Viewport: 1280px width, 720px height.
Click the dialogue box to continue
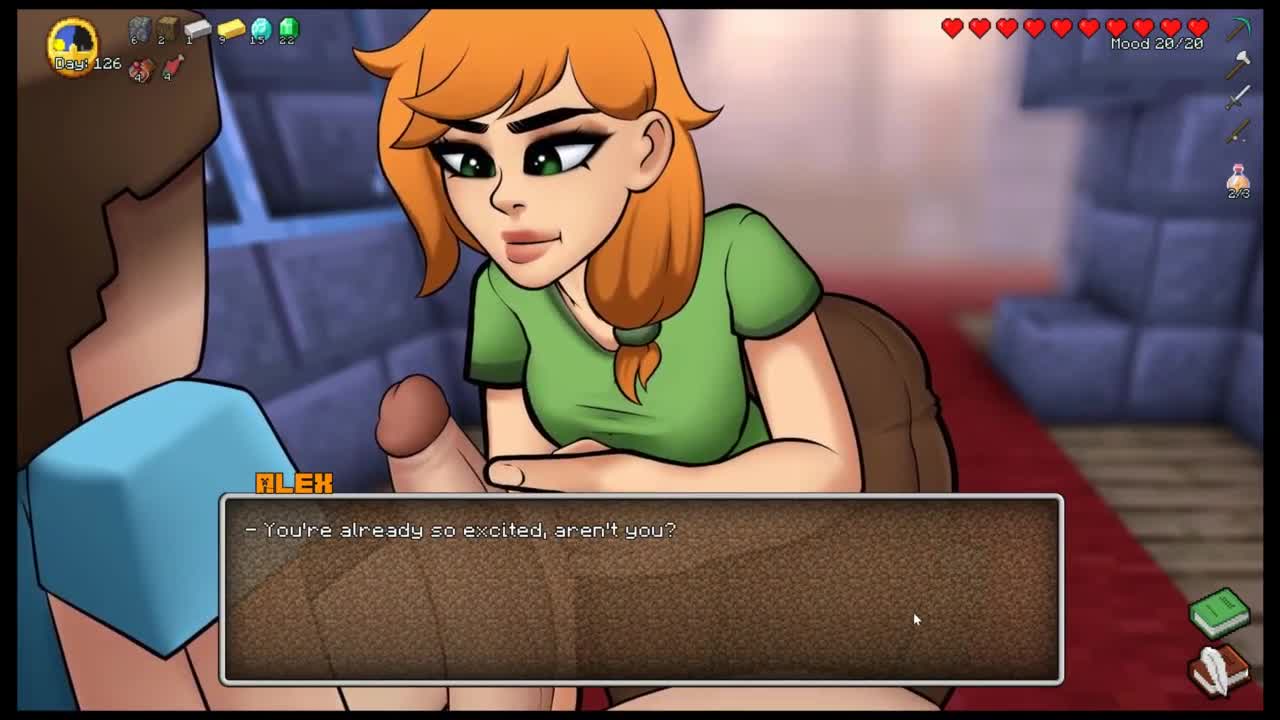click(640, 590)
